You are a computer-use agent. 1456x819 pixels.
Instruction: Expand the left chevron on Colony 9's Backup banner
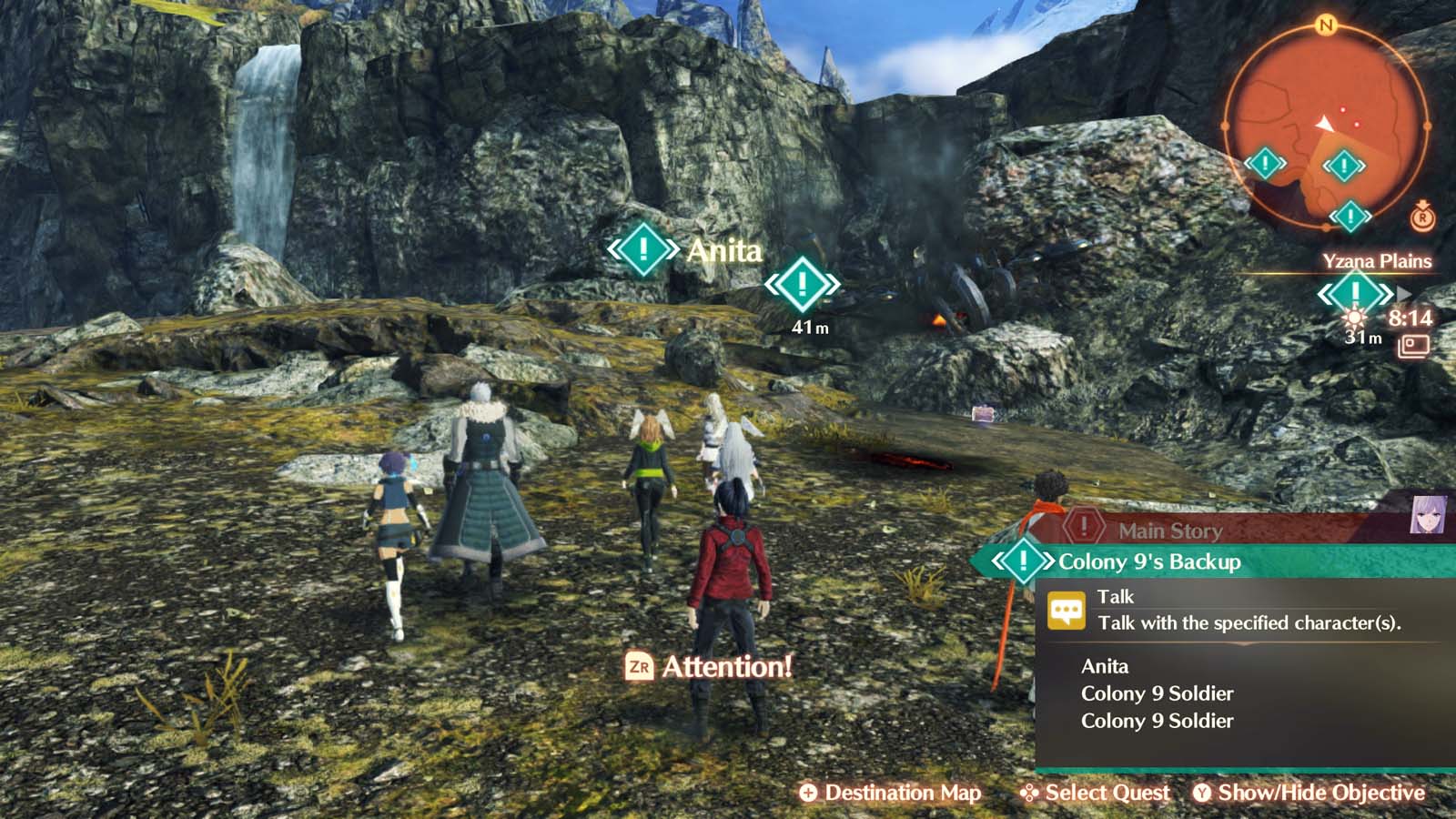[x=996, y=562]
